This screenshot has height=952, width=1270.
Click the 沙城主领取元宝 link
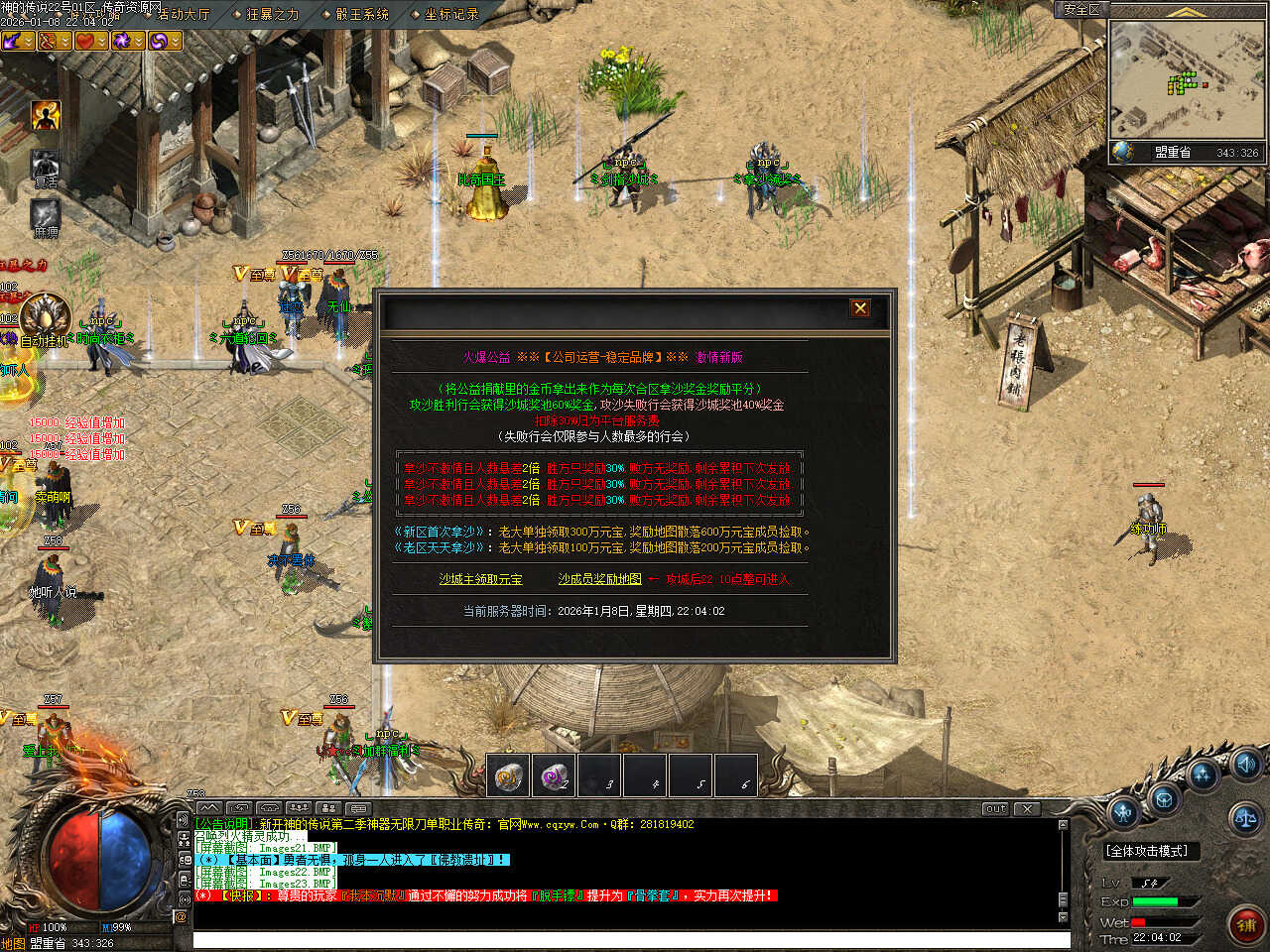481,579
